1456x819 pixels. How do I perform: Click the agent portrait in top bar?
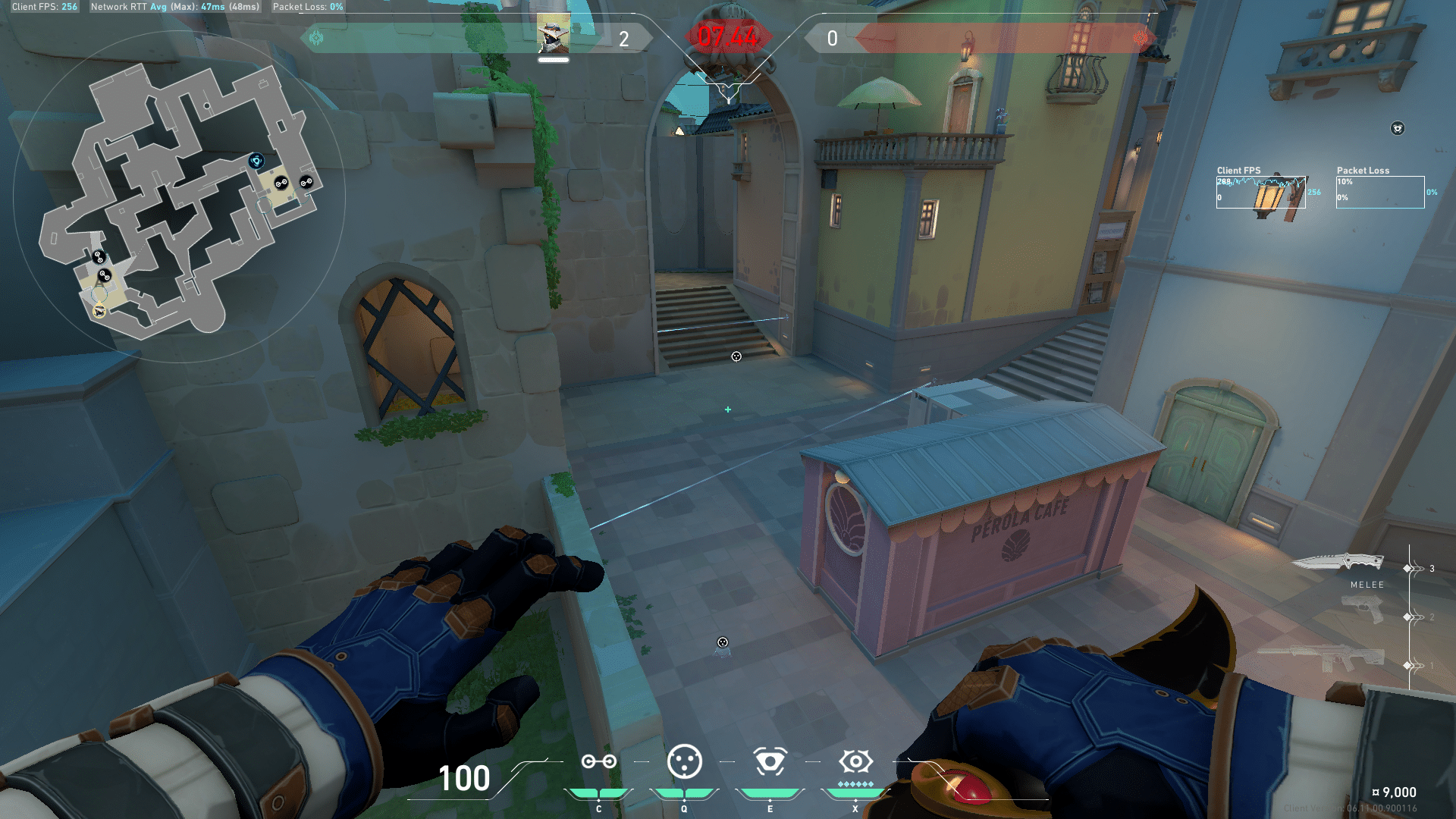(553, 36)
